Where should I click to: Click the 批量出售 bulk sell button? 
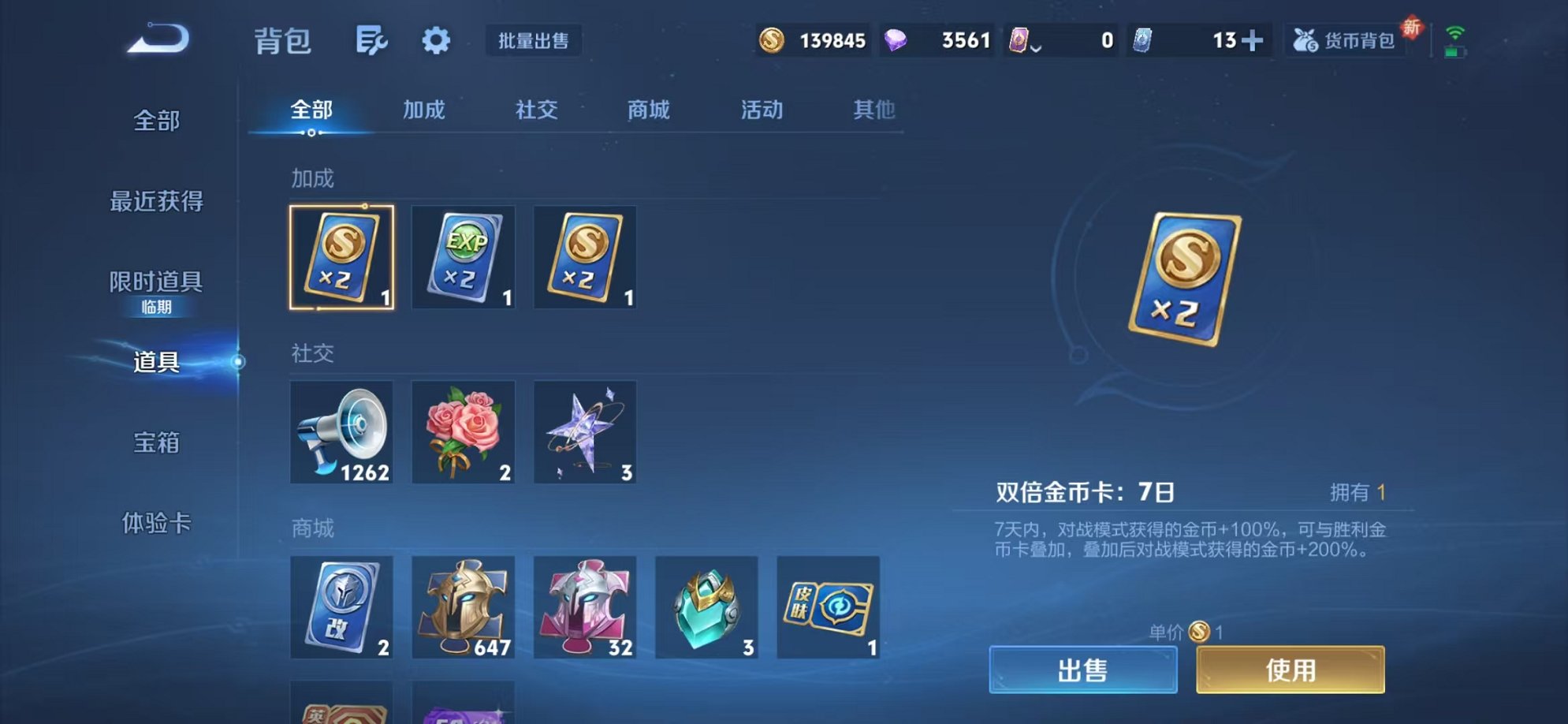pyautogui.click(x=534, y=41)
